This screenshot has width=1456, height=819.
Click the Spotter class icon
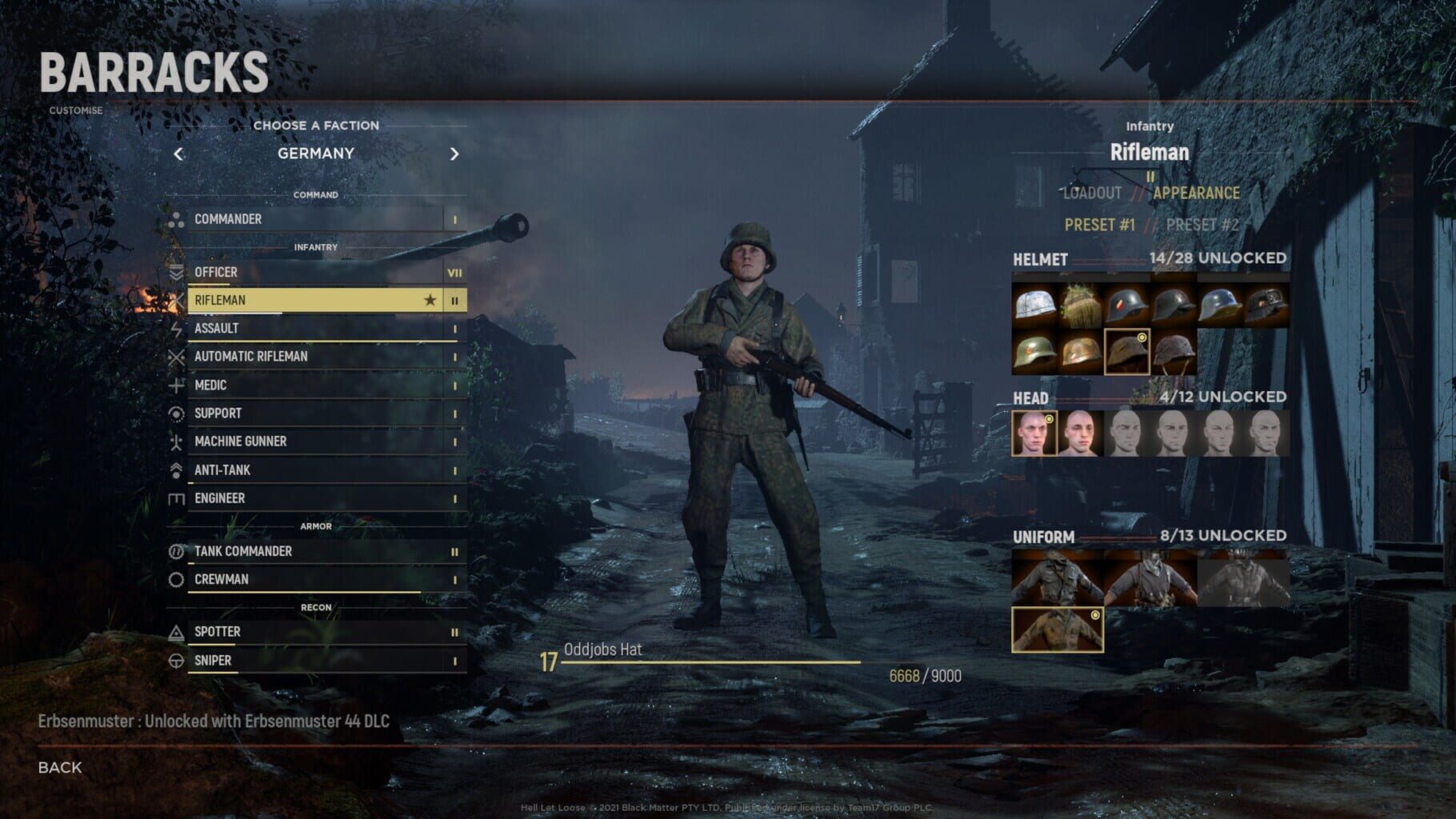[x=178, y=631]
